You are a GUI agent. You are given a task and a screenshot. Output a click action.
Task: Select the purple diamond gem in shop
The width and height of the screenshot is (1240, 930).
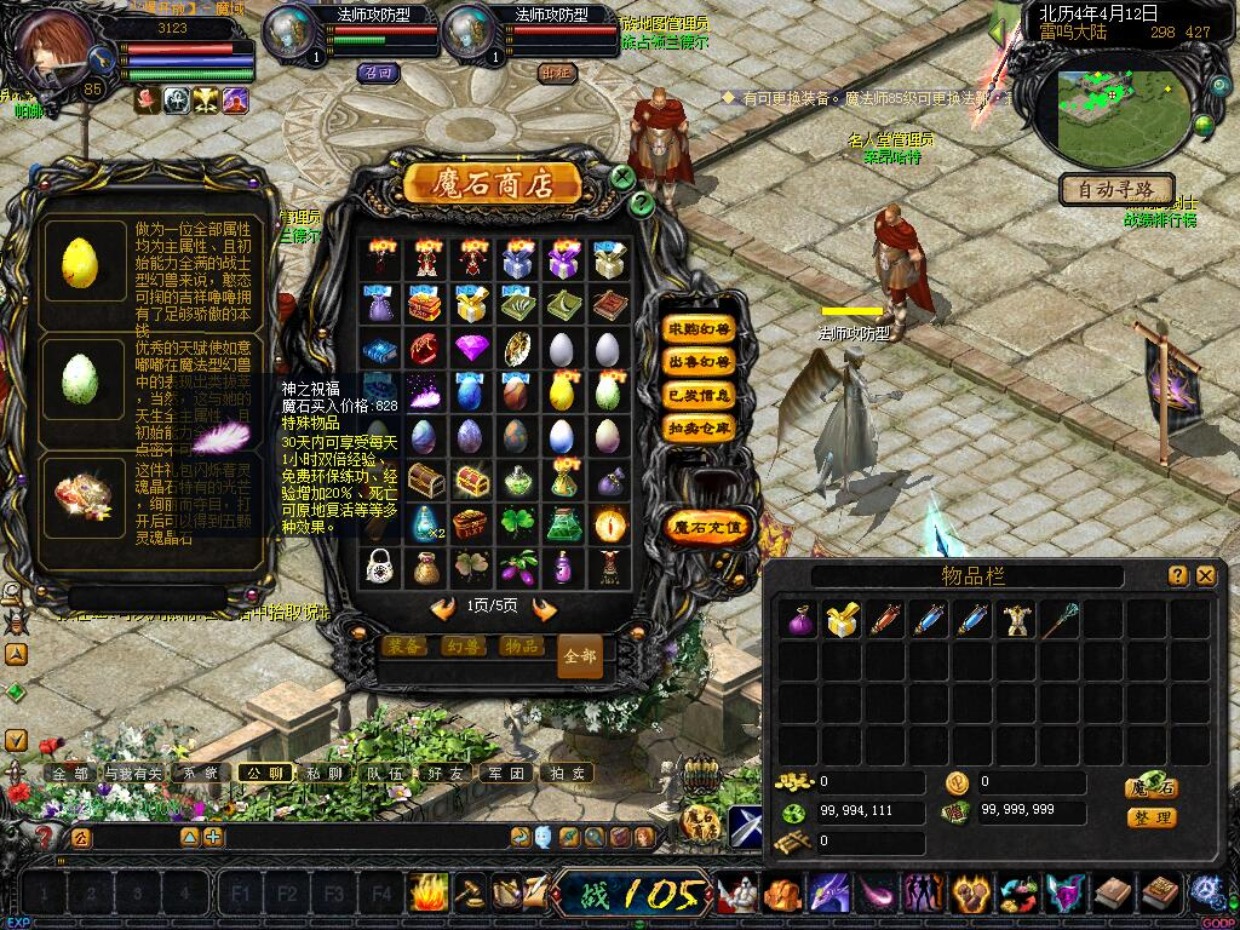pyautogui.click(x=470, y=349)
